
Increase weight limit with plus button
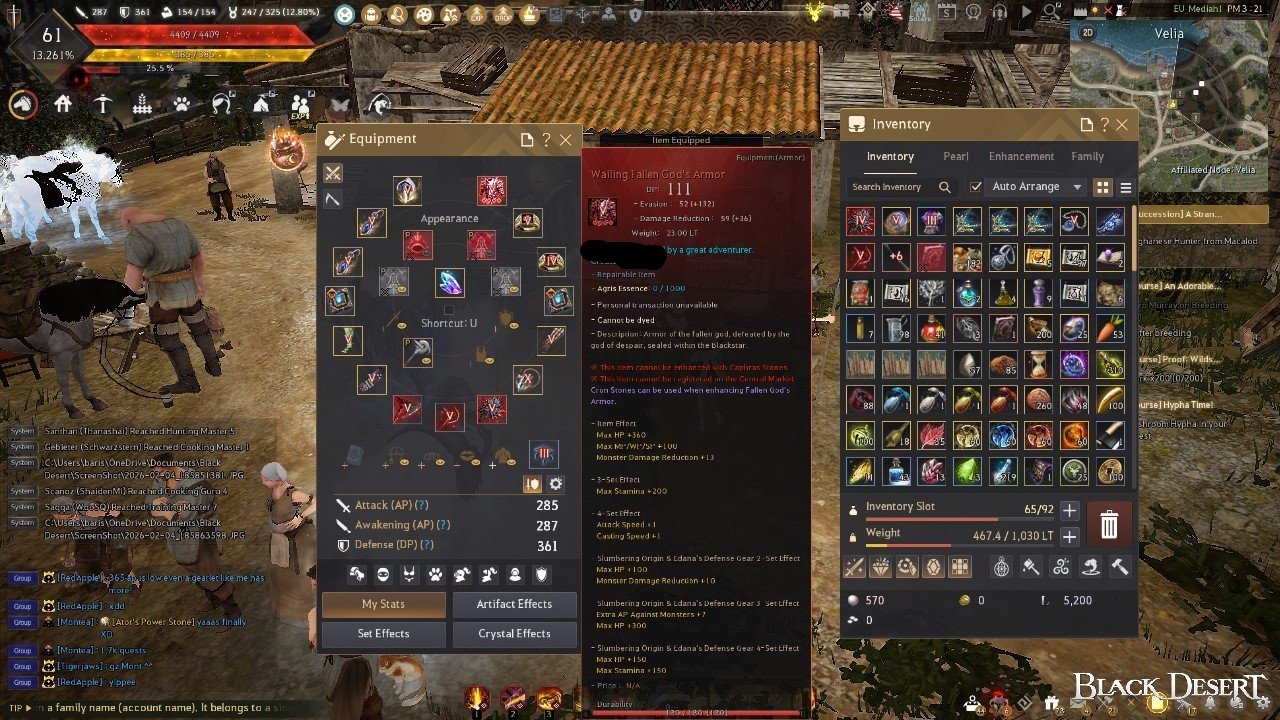[1069, 537]
